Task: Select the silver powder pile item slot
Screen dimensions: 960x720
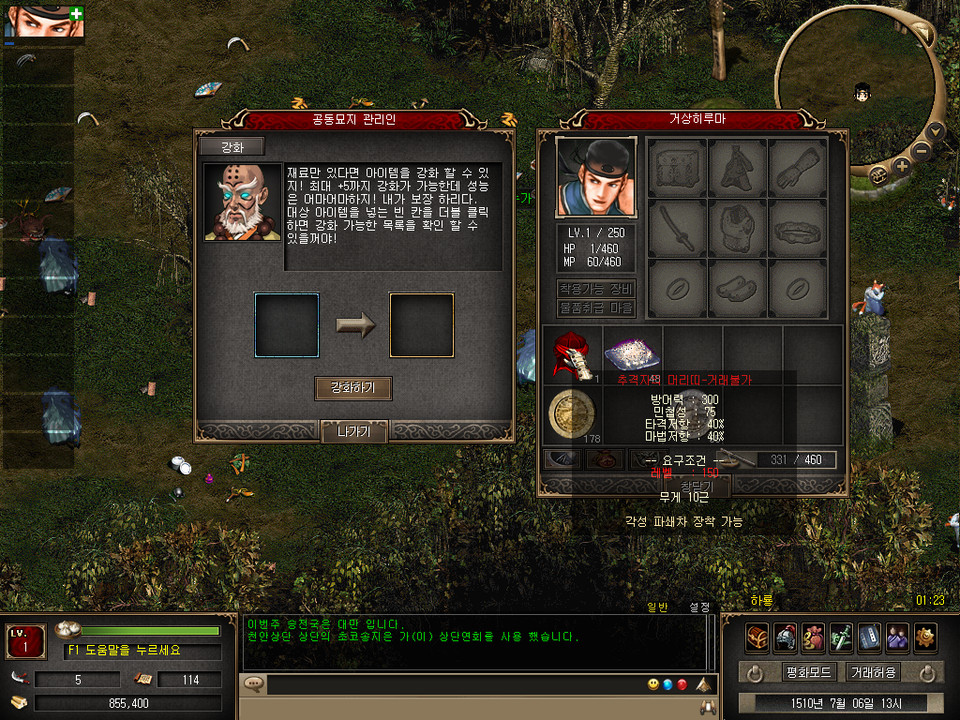Action: click(x=631, y=352)
